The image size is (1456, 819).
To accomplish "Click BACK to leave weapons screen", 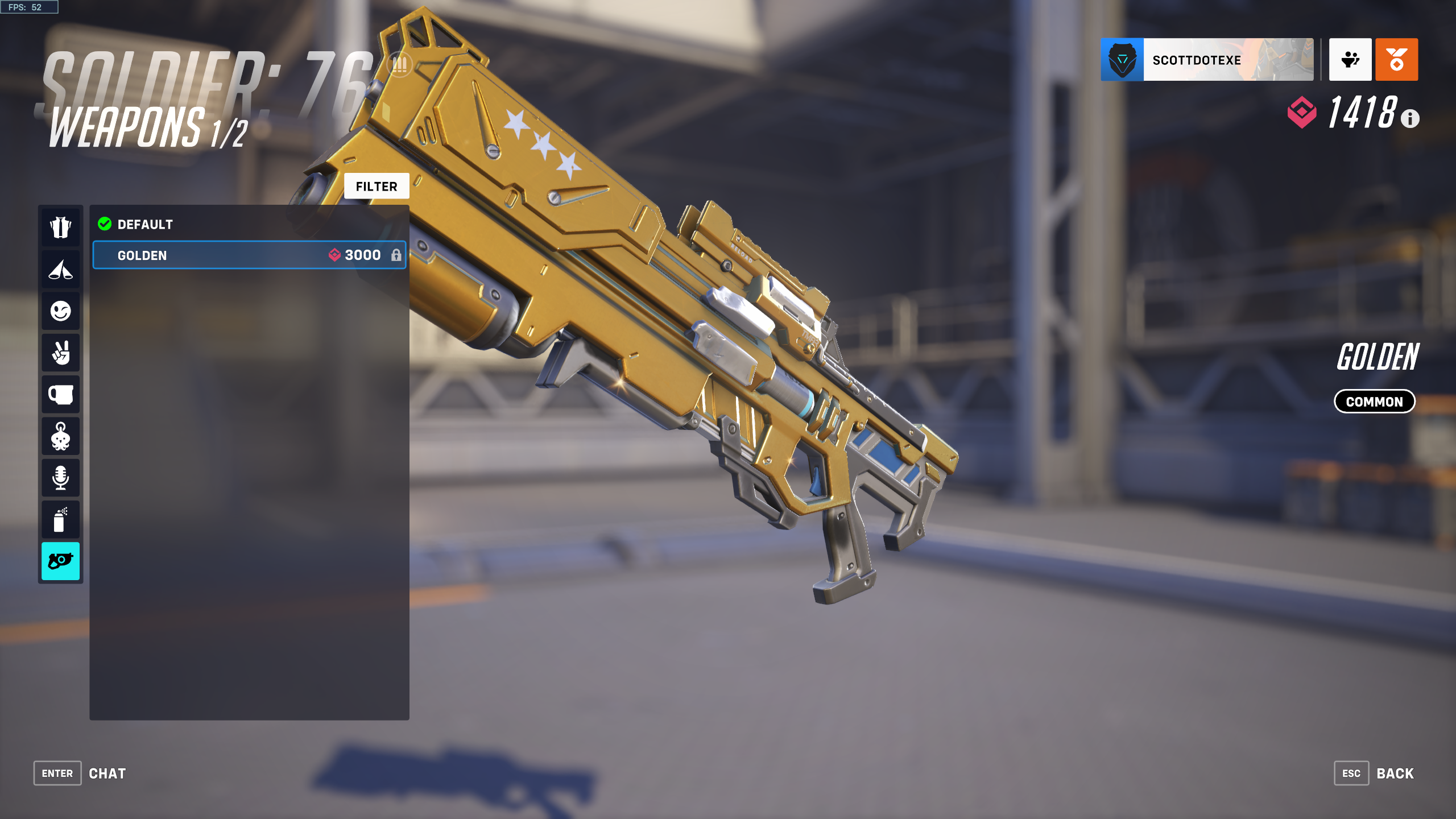I will [x=1395, y=773].
